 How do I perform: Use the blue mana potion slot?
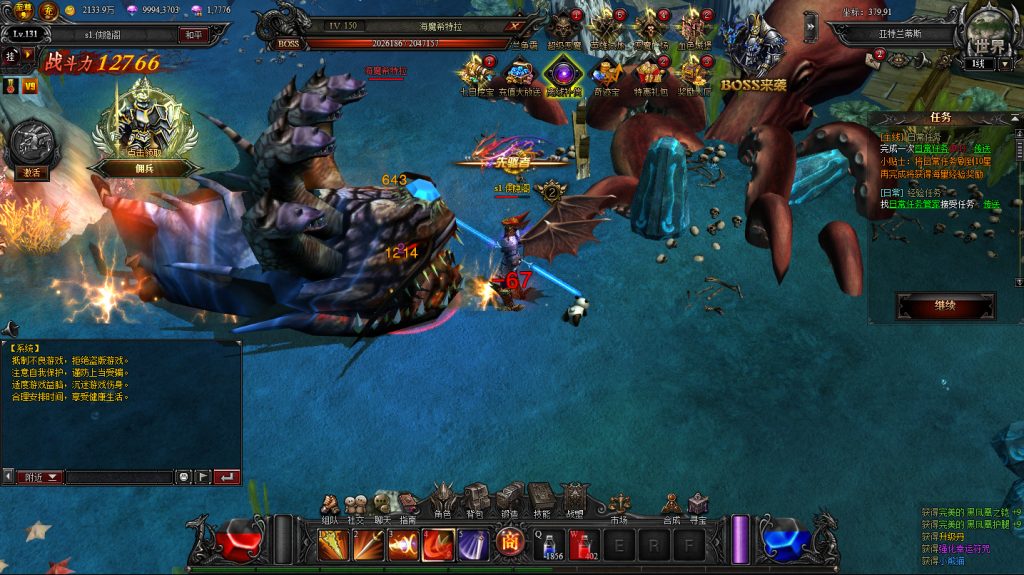coord(551,545)
